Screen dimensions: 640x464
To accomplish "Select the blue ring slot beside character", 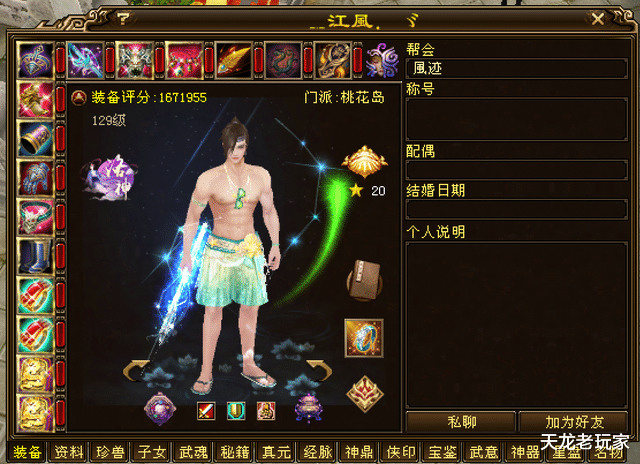I will pyautogui.click(x=364, y=338).
